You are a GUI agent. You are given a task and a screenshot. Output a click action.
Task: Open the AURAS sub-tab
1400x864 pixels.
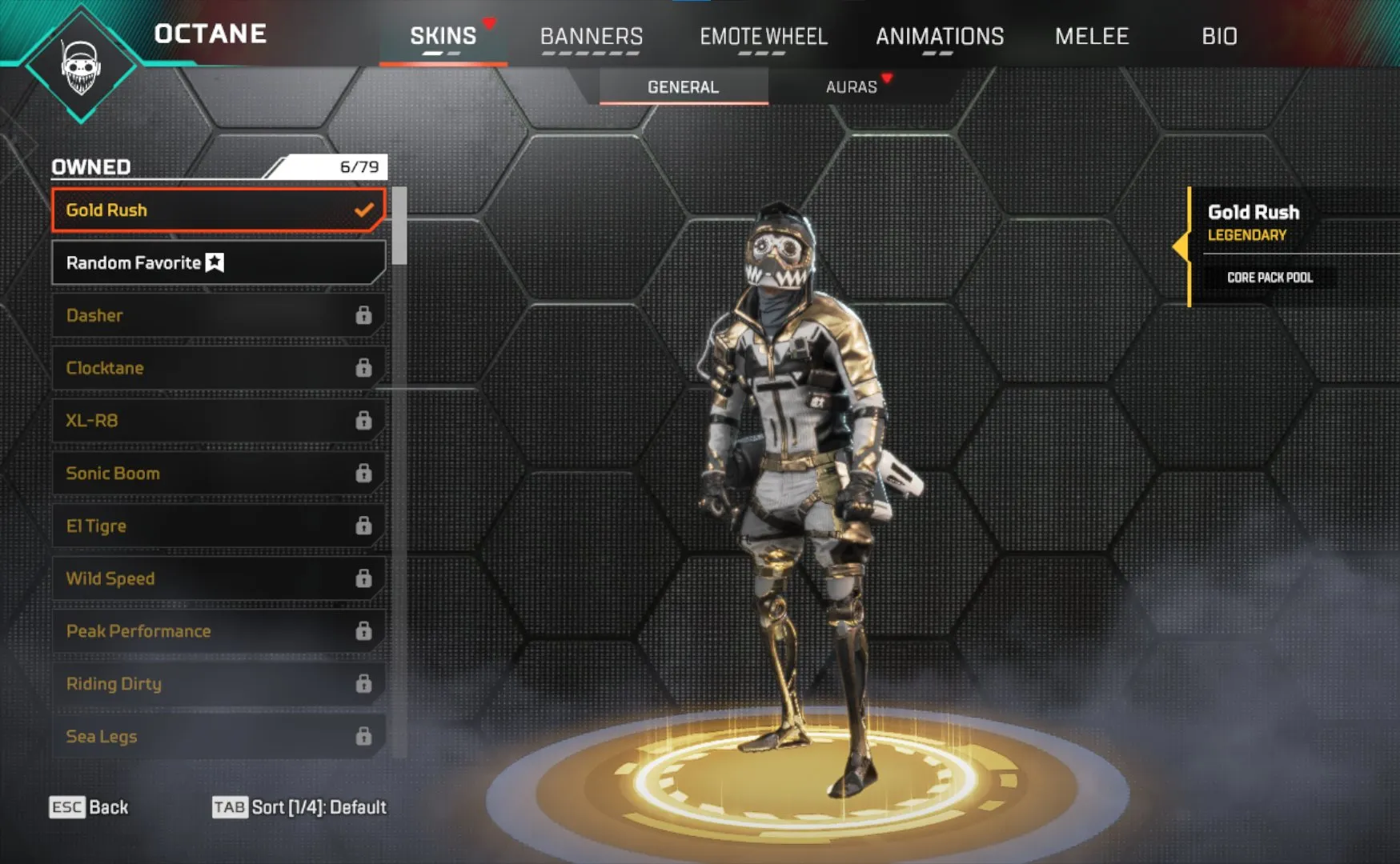pyautogui.click(x=851, y=86)
